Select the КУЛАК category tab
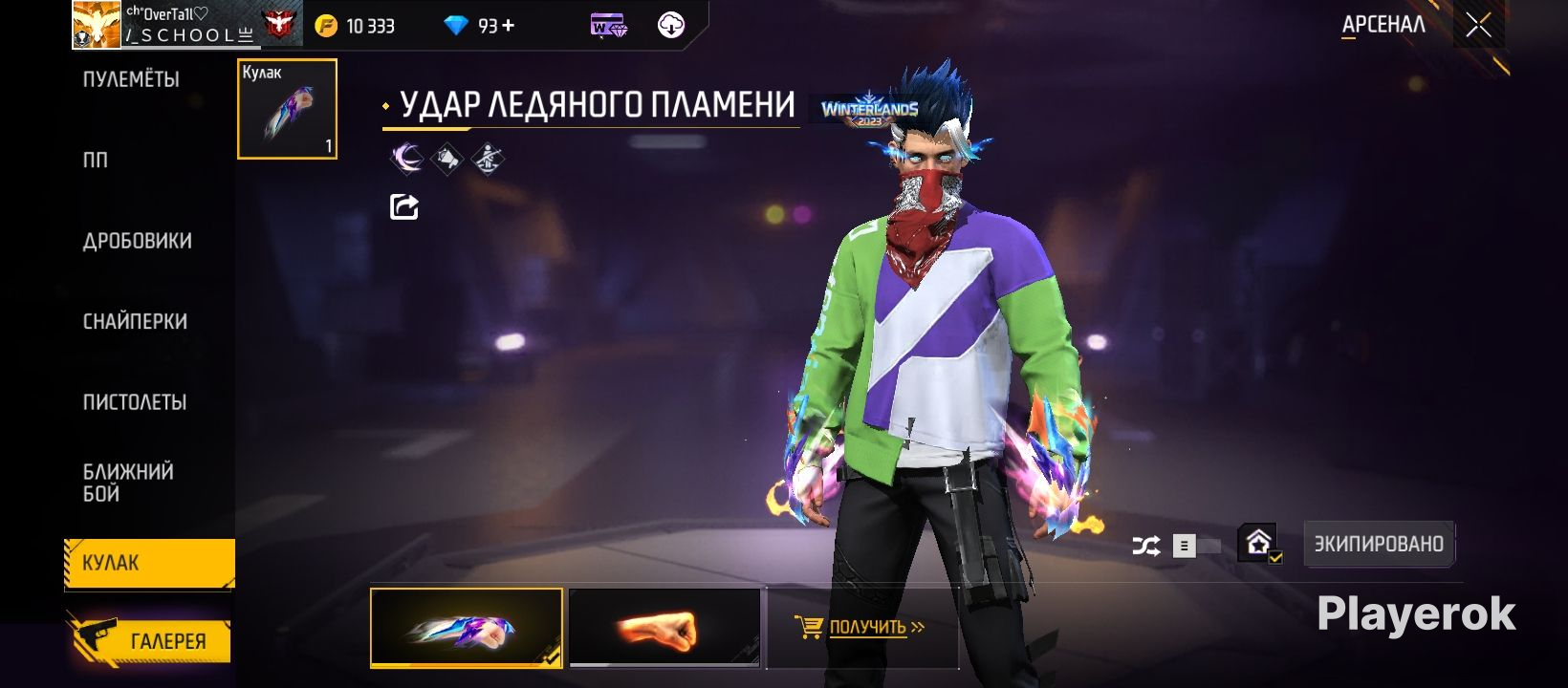 tap(148, 563)
